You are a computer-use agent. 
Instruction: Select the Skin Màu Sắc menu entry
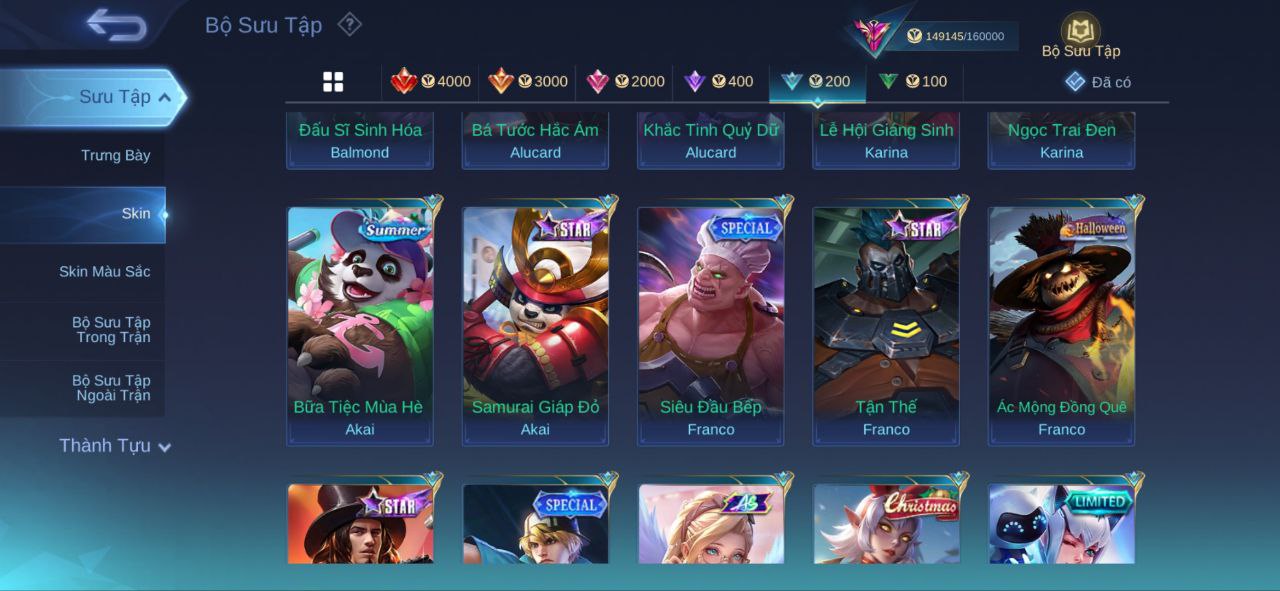pos(104,272)
